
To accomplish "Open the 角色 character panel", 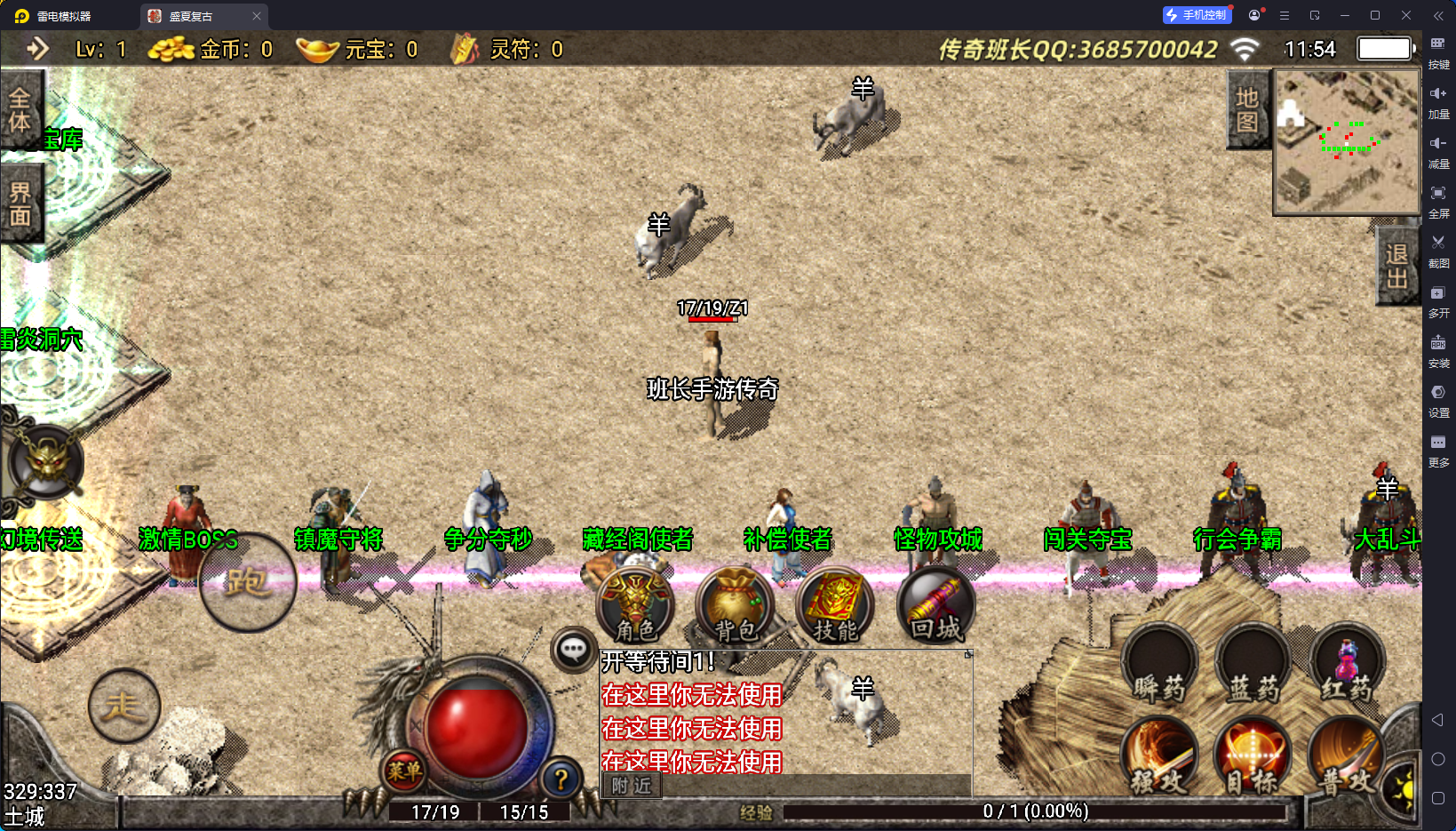I will (x=635, y=604).
